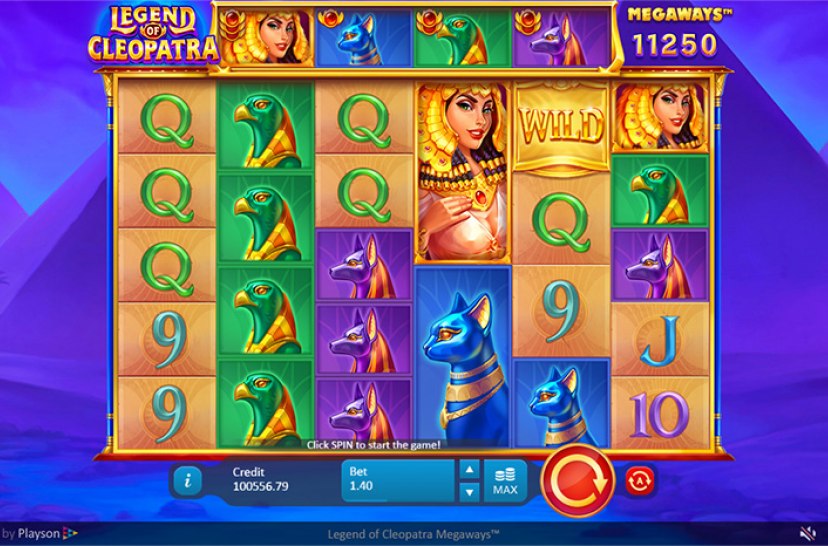Image resolution: width=828 pixels, height=546 pixels.
Task: Enable autoplay with the small red button
Action: coord(636,481)
